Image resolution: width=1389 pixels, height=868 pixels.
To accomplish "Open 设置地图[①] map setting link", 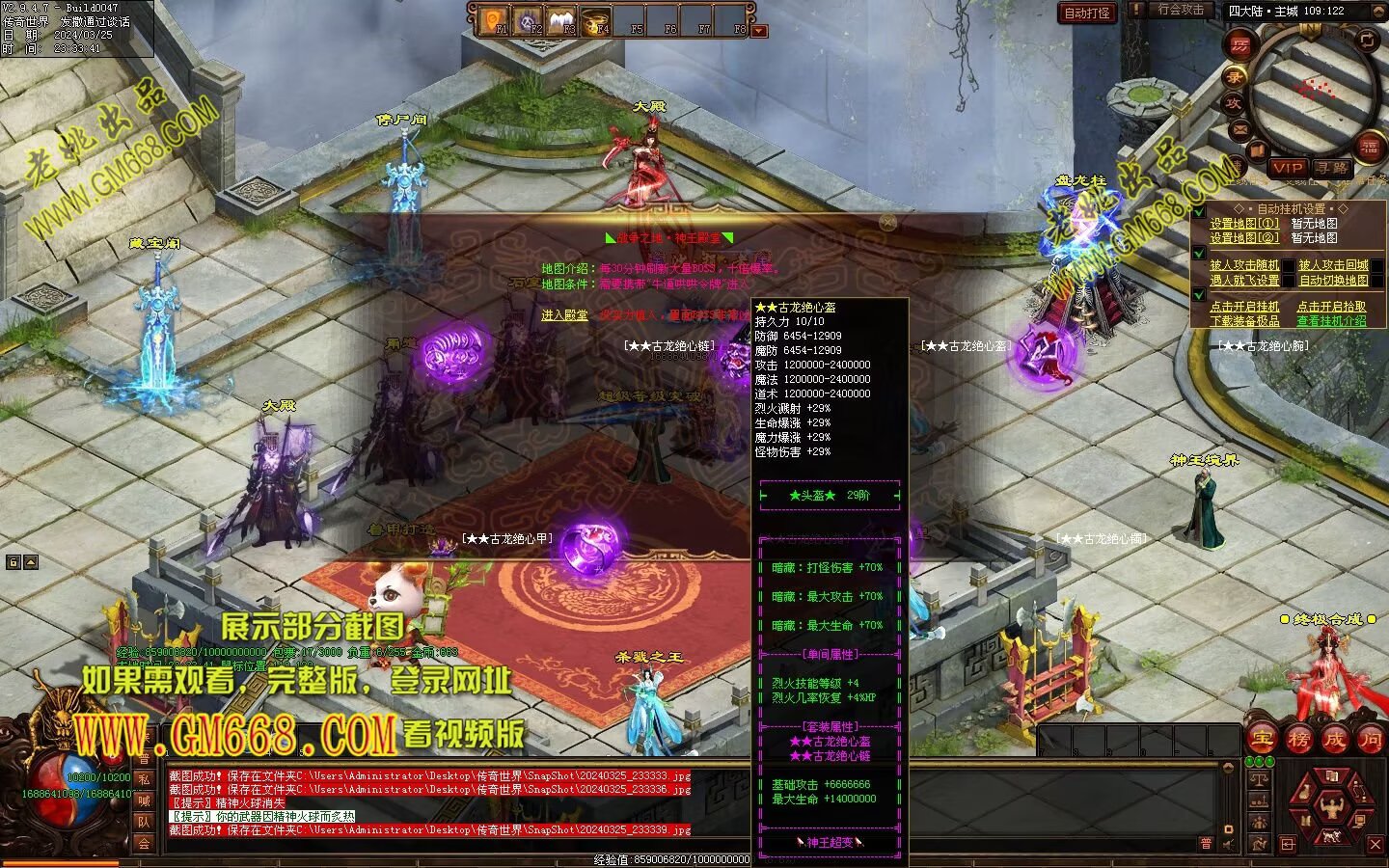I will 1244,224.
